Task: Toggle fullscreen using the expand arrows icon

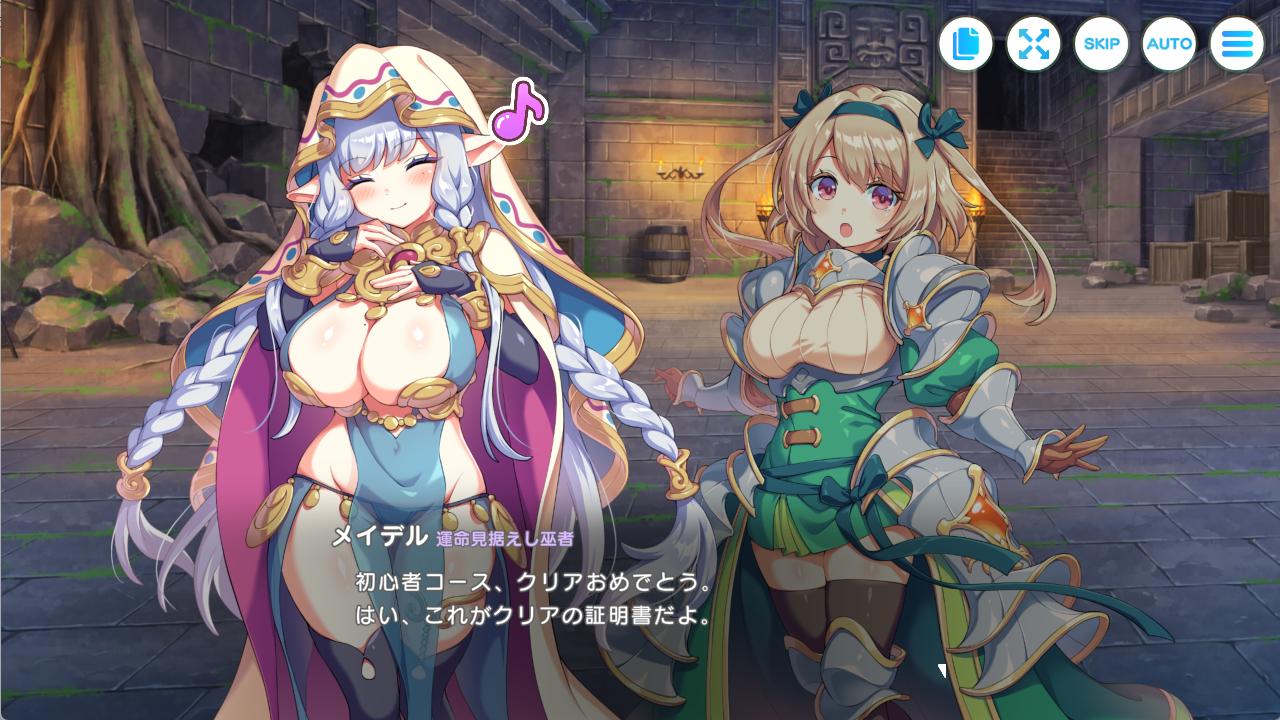Action: (1034, 43)
